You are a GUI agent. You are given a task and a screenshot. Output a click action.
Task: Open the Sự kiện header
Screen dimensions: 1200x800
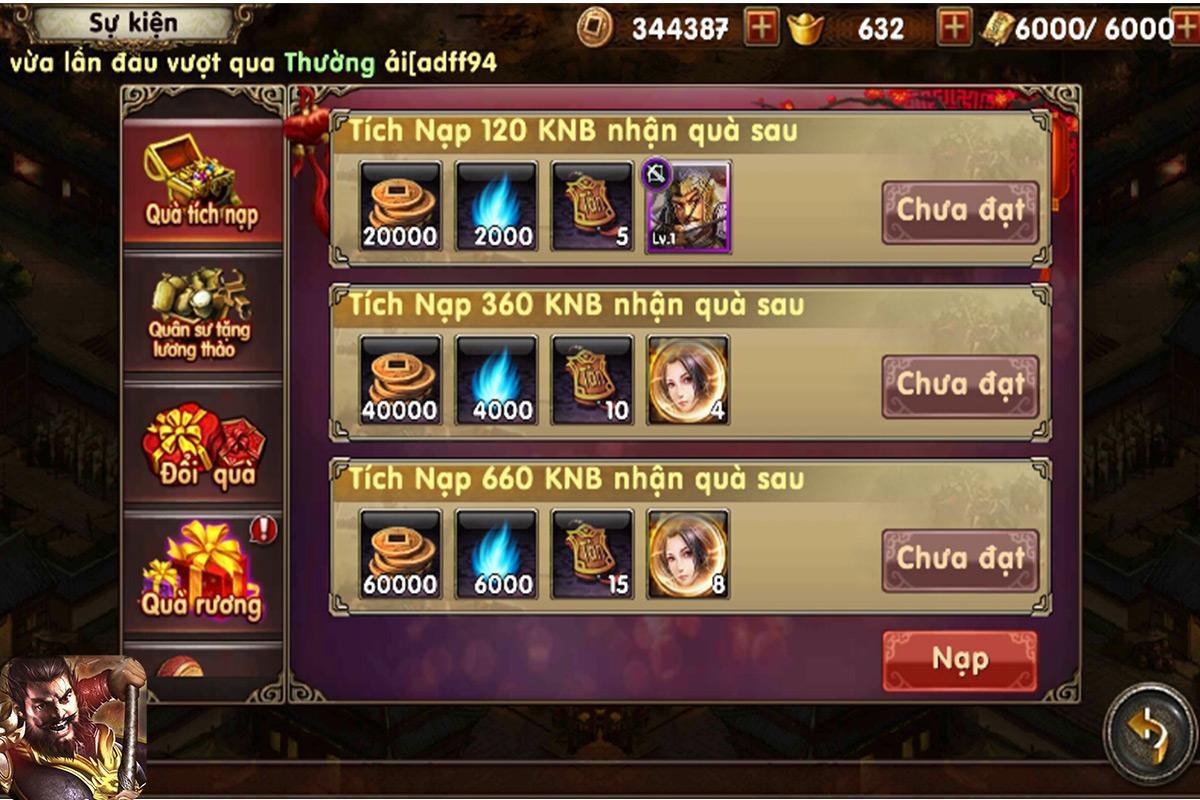(x=133, y=22)
